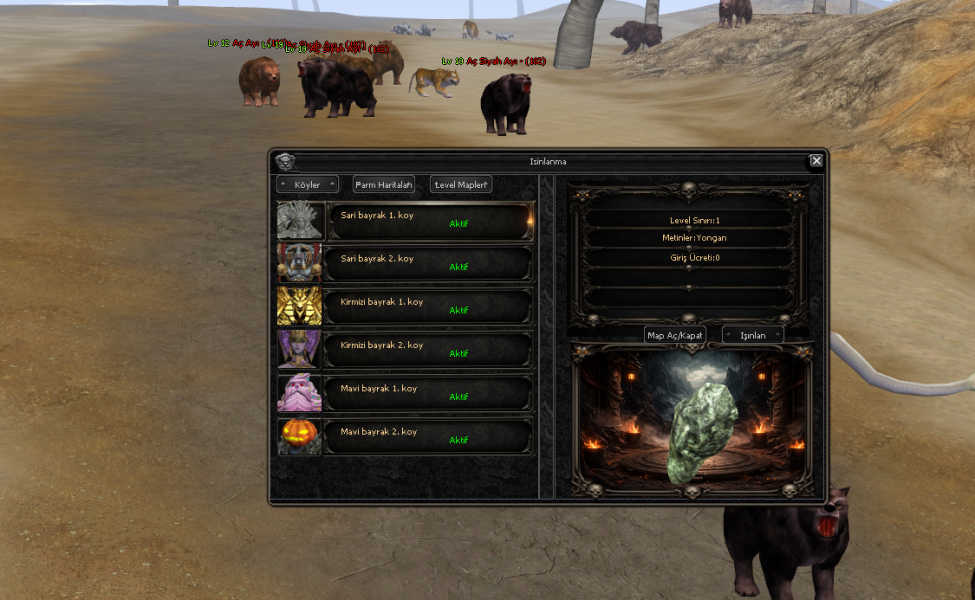The width and height of the screenshot is (975, 600).
Task: Select Mavi bayrak 2. koy row
Action: (x=430, y=437)
